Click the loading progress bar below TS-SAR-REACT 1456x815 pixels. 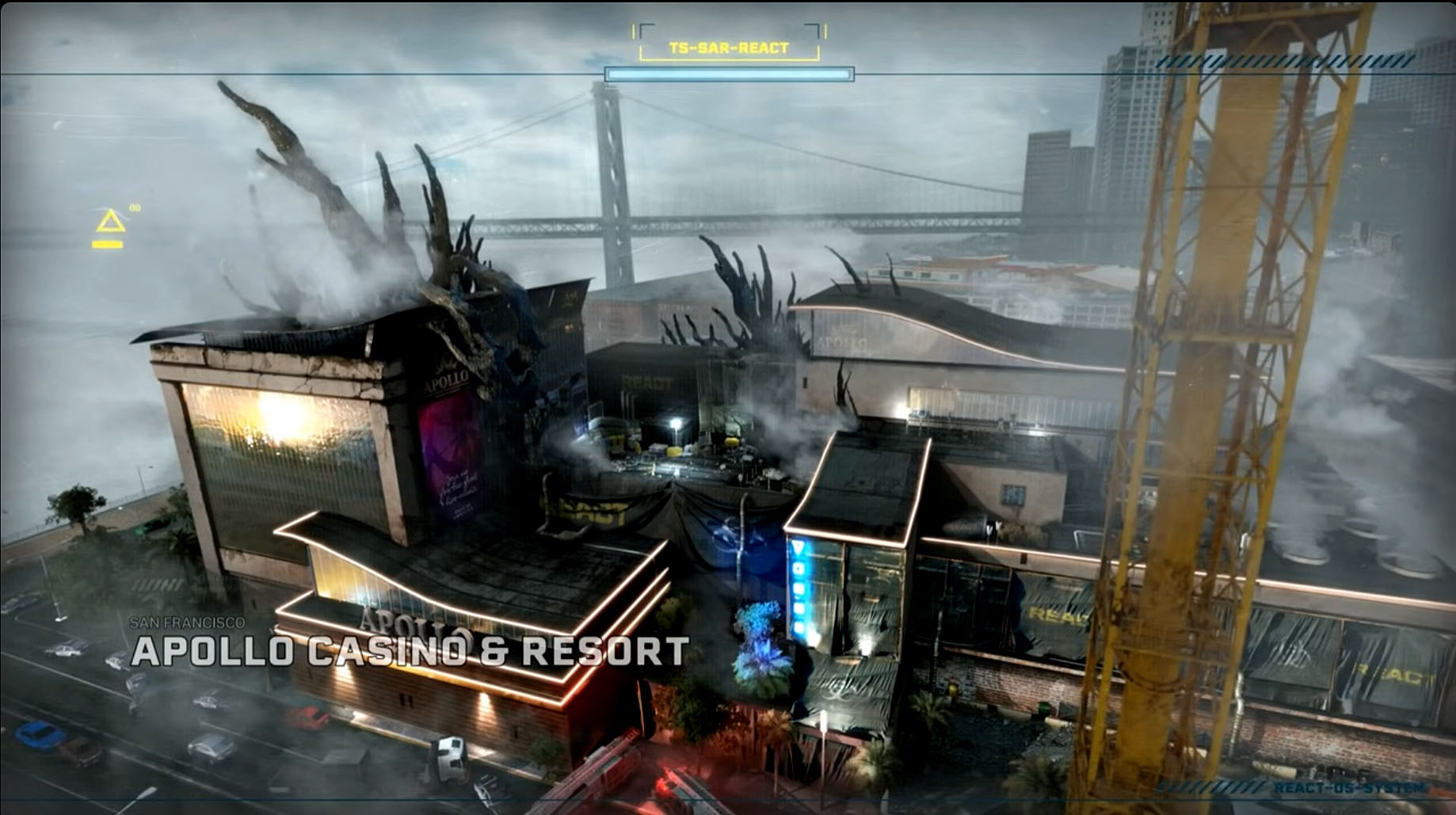click(x=730, y=74)
